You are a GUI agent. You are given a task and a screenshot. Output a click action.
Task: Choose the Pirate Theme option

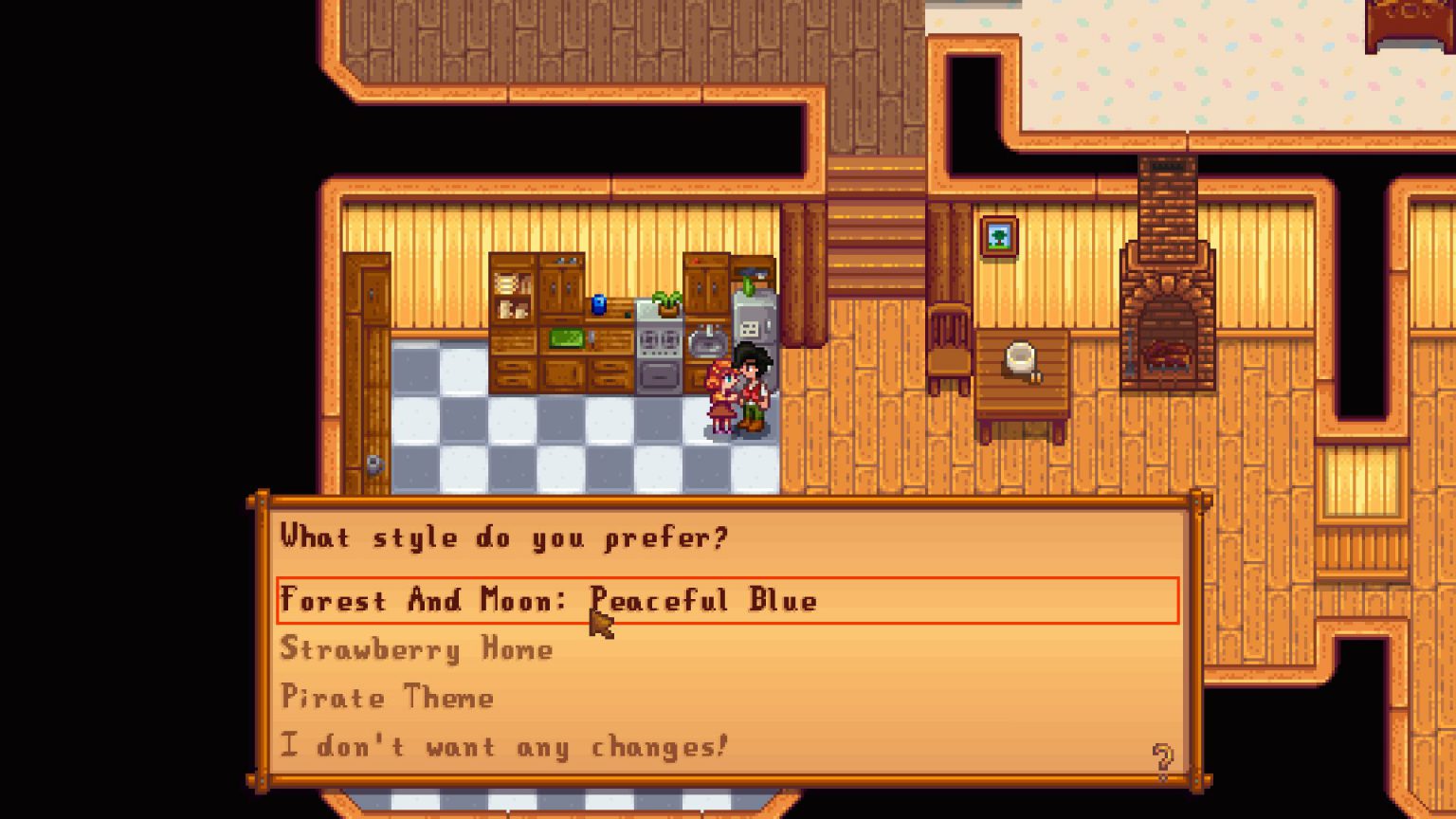[387, 699]
